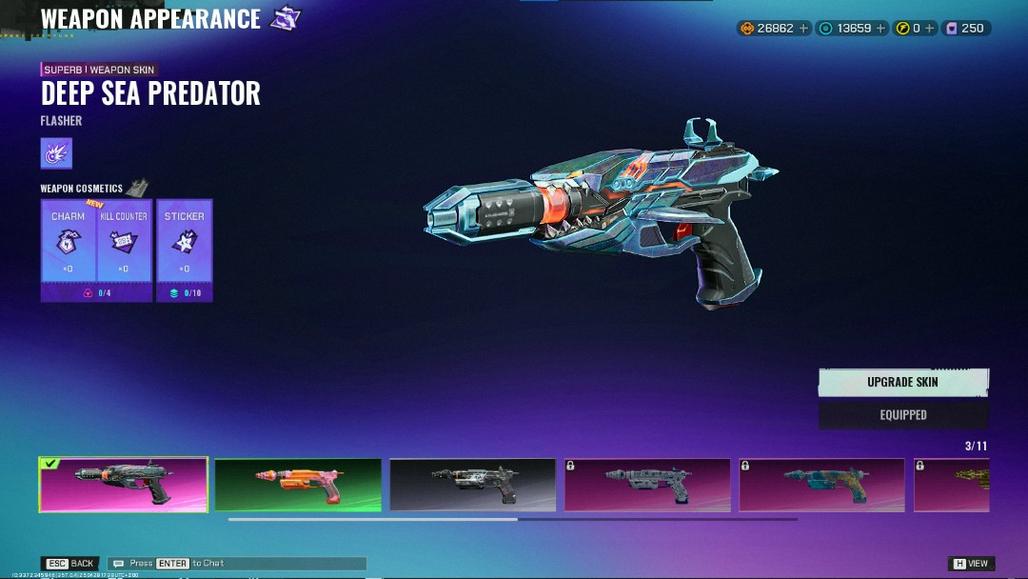Click the Flasher weapon type icon
This screenshot has height=579, width=1028.
click(x=56, y=153)
